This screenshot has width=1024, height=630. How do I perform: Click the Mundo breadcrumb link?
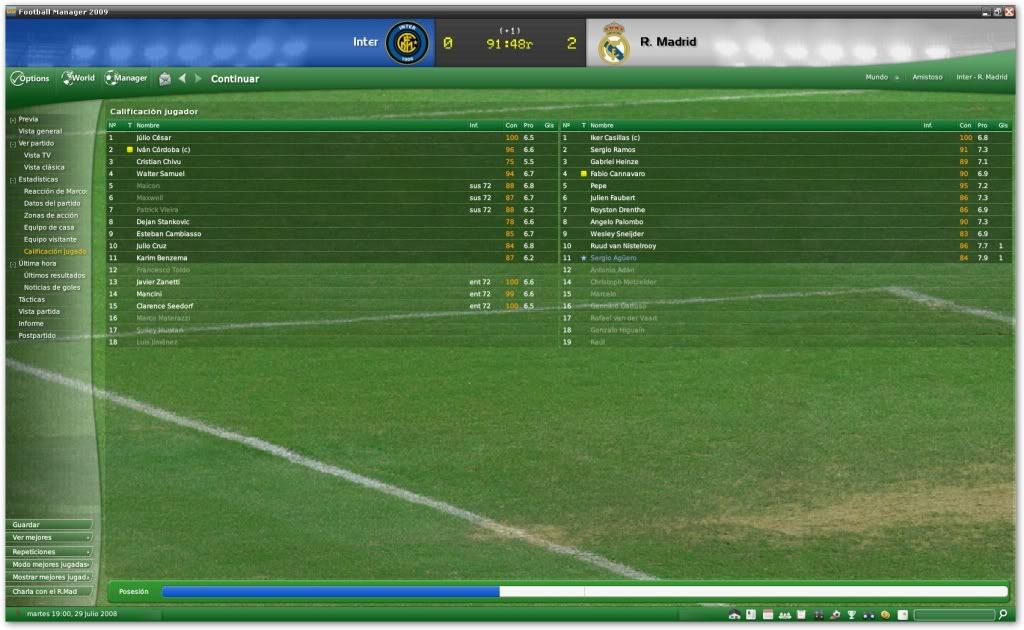click(877, 77)
